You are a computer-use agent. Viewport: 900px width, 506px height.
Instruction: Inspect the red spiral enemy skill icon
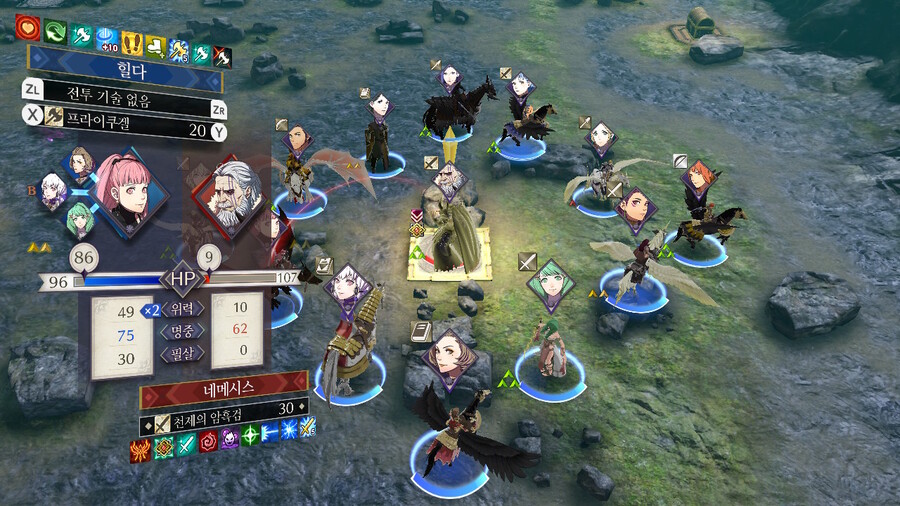[x=207, y=443]
